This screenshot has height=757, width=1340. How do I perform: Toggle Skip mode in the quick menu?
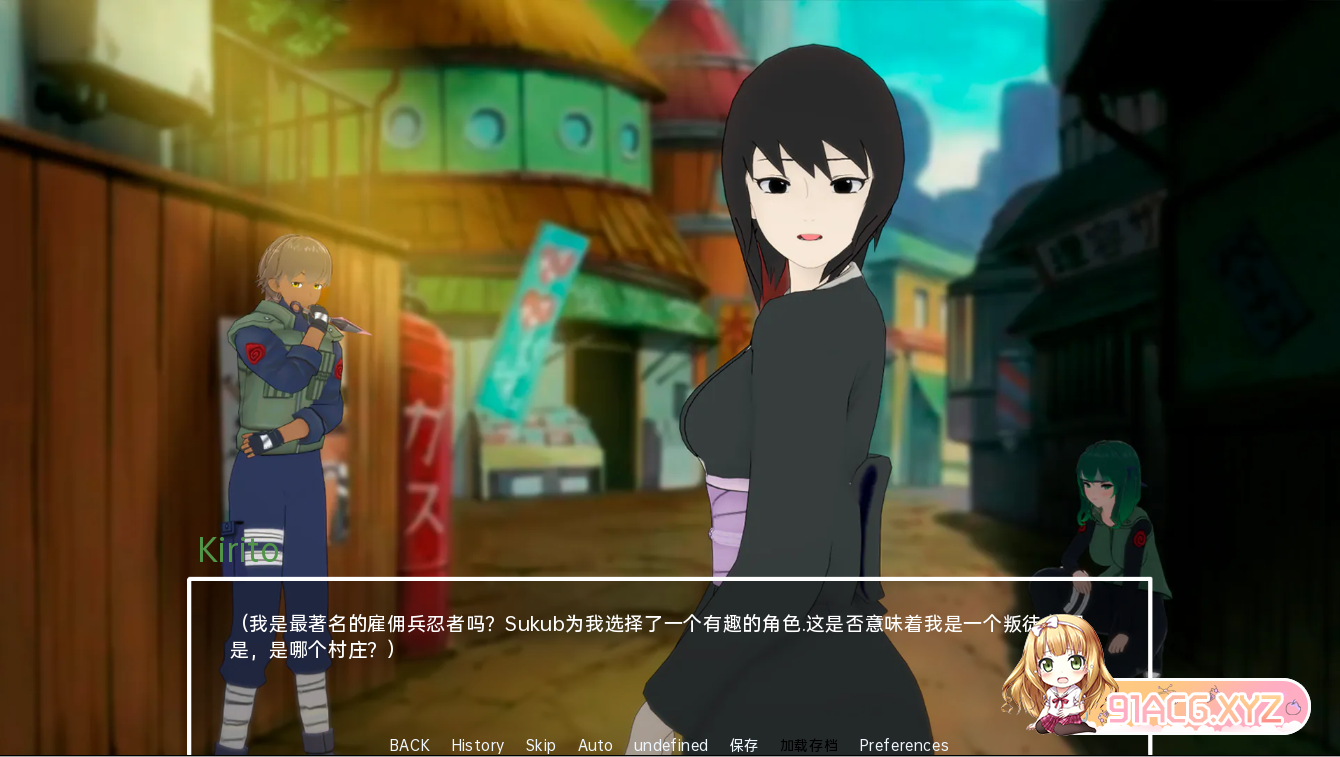pos(541,745)
